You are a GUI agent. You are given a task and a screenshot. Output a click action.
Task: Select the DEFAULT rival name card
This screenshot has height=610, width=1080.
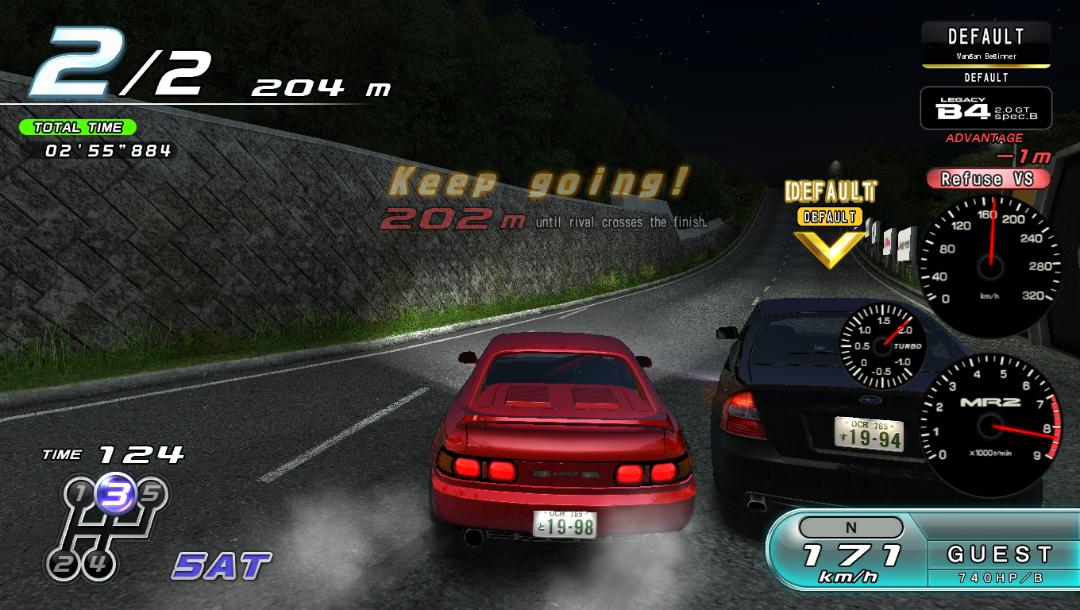(x=985, y=44)
